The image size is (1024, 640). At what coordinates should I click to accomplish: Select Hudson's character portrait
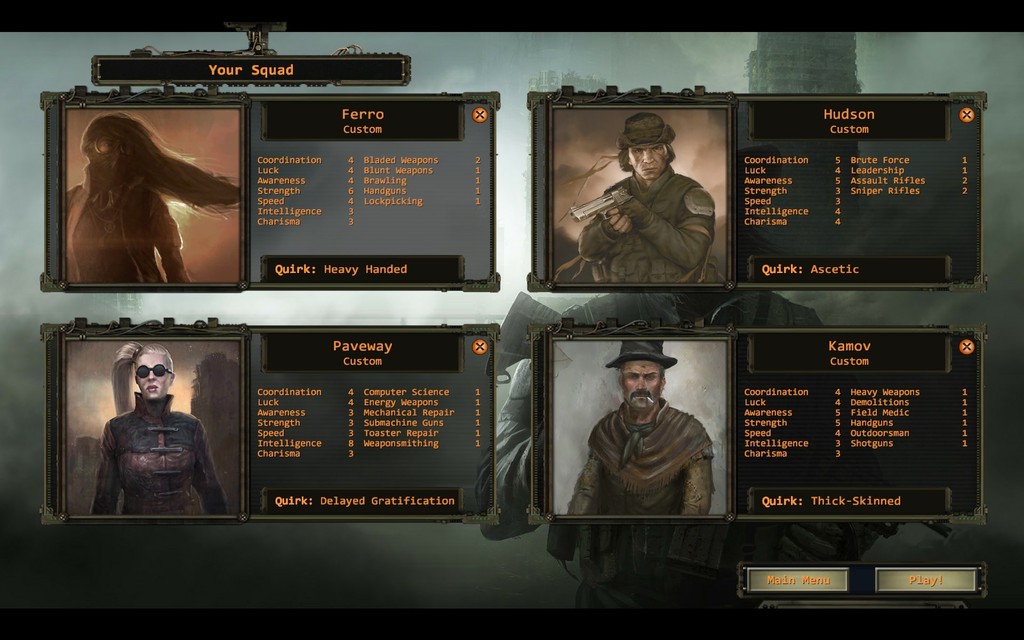coord(640,195)
